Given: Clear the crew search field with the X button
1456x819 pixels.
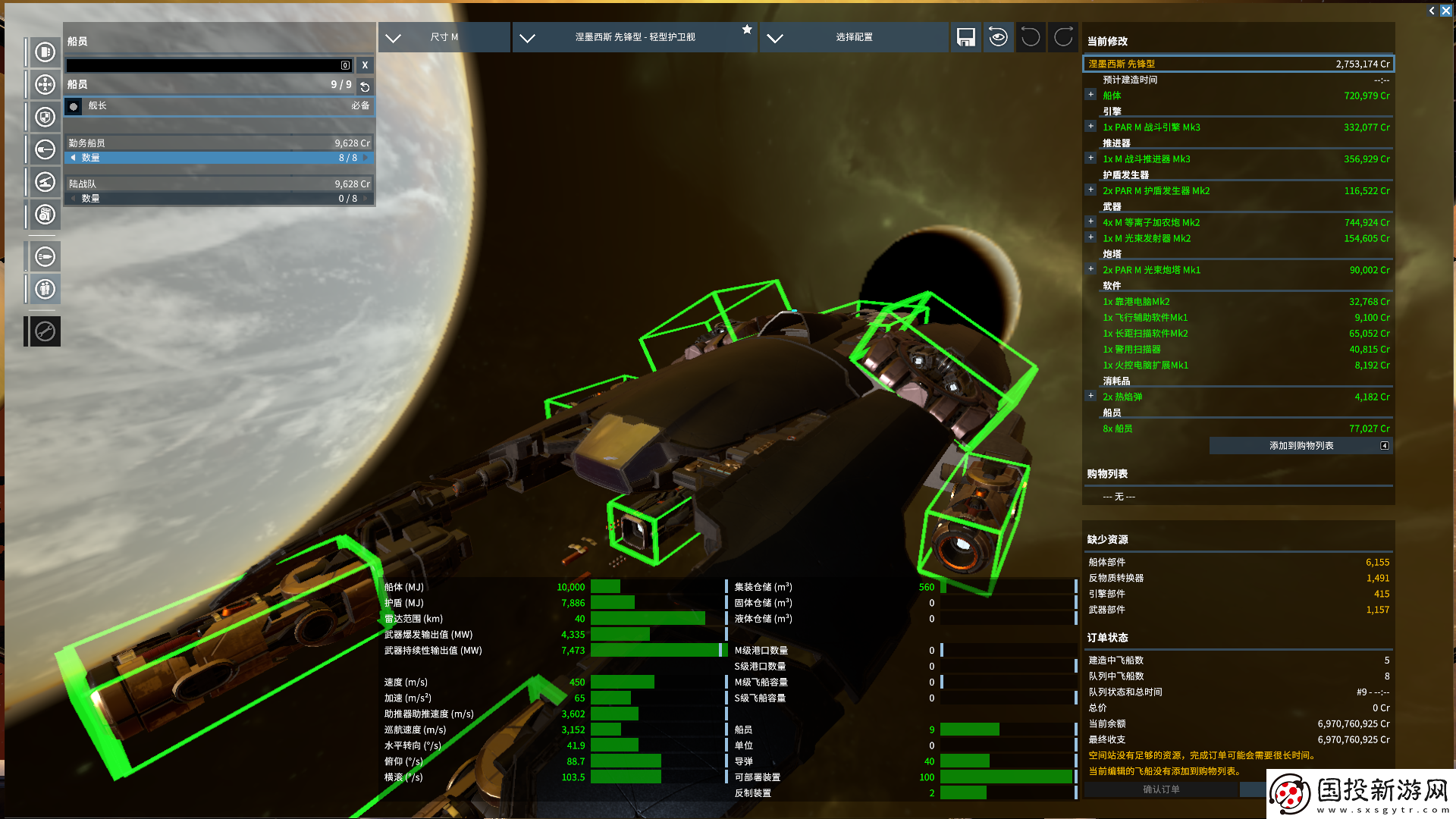Looking at the screenshot, I should pos(365,65).
